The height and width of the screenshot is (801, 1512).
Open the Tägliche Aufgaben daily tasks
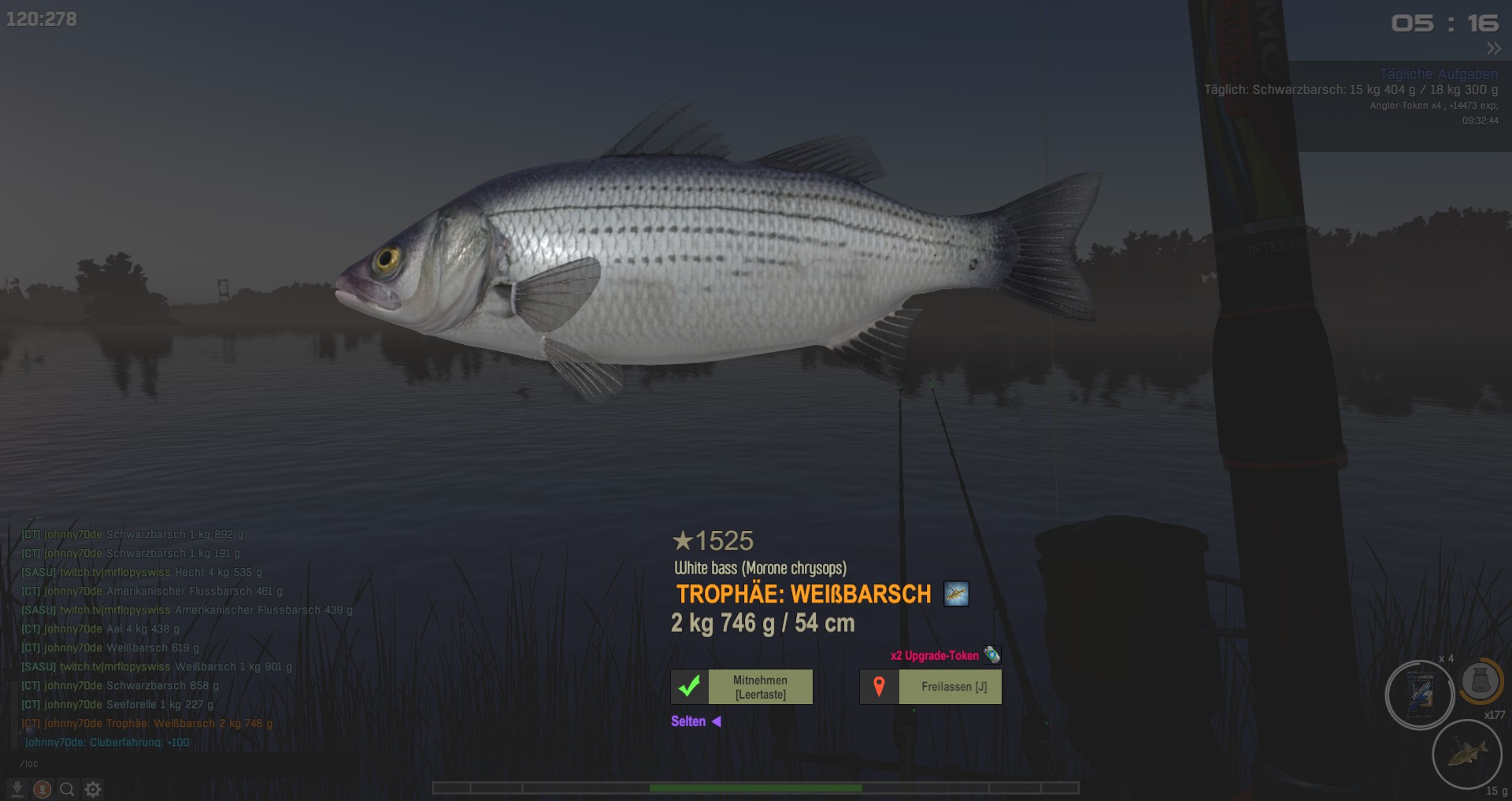(1438, 74)
